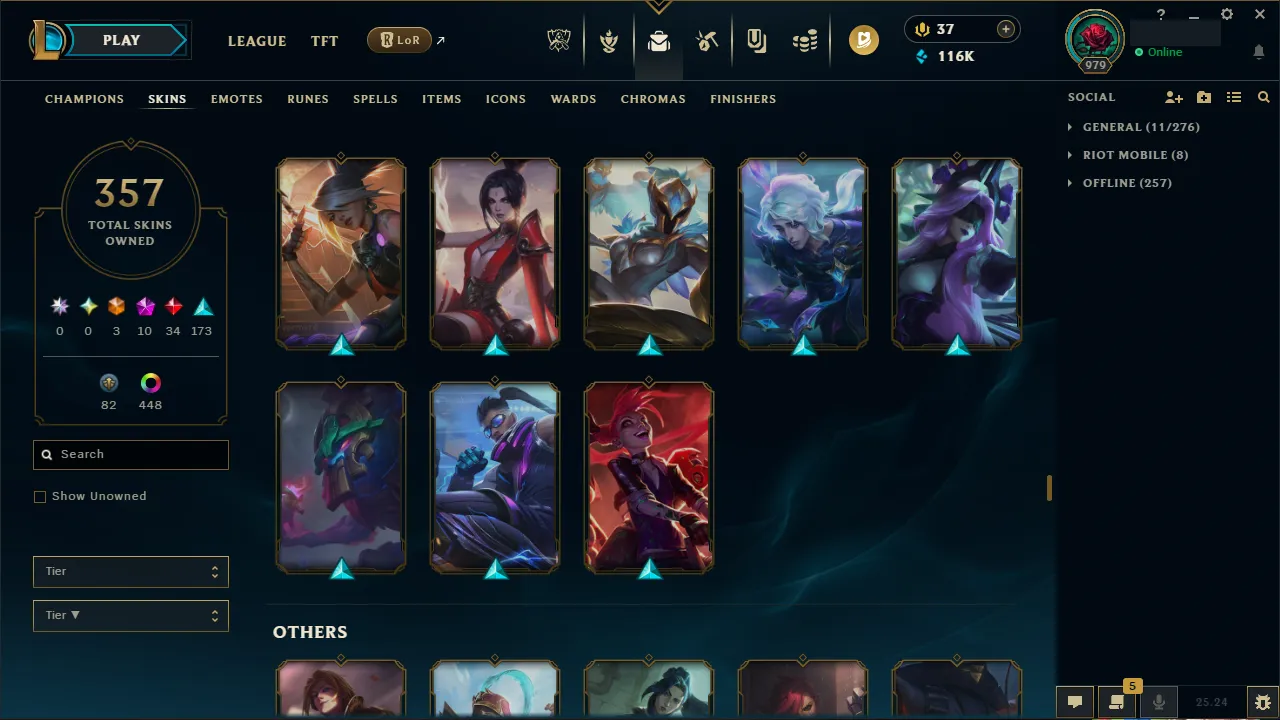Open Your Shop card icon
The width and height of the screenshot is (1280, 720).
(756, 40)
